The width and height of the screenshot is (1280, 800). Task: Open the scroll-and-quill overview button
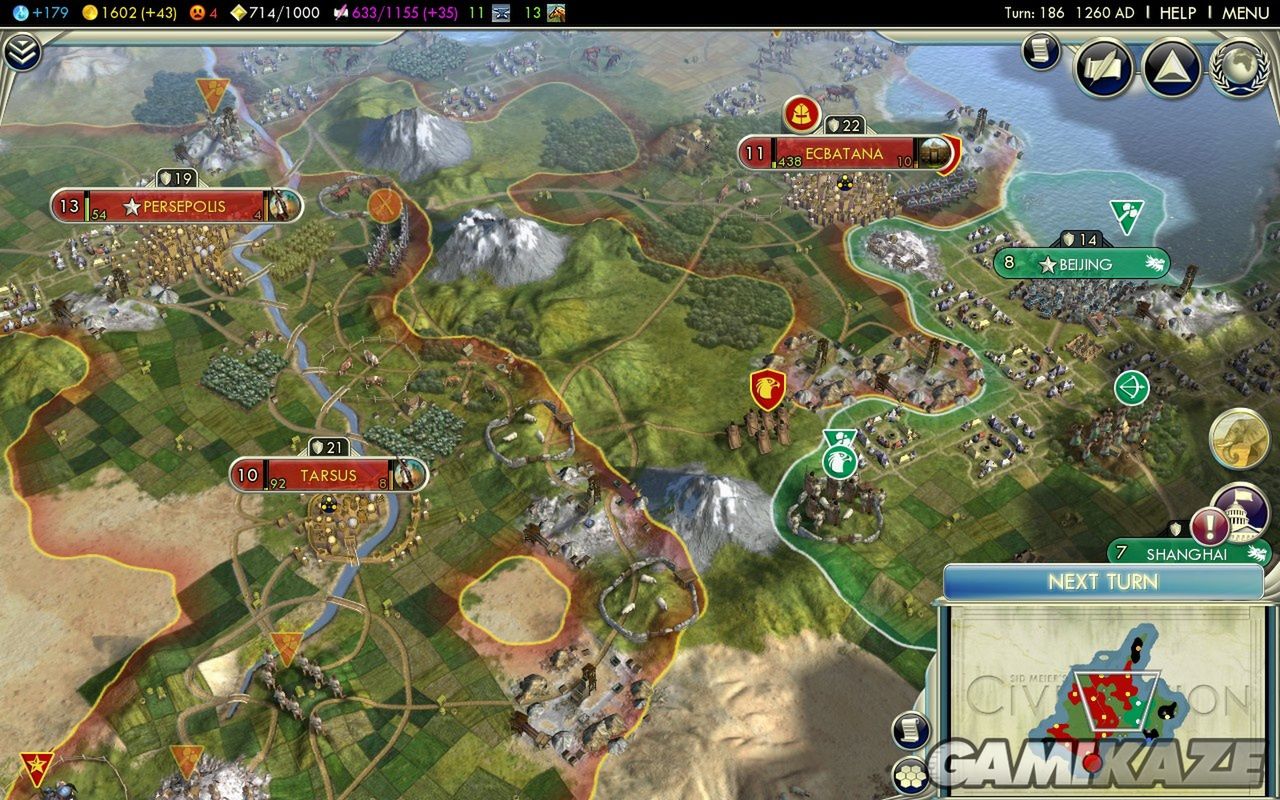click(1104, 68)
